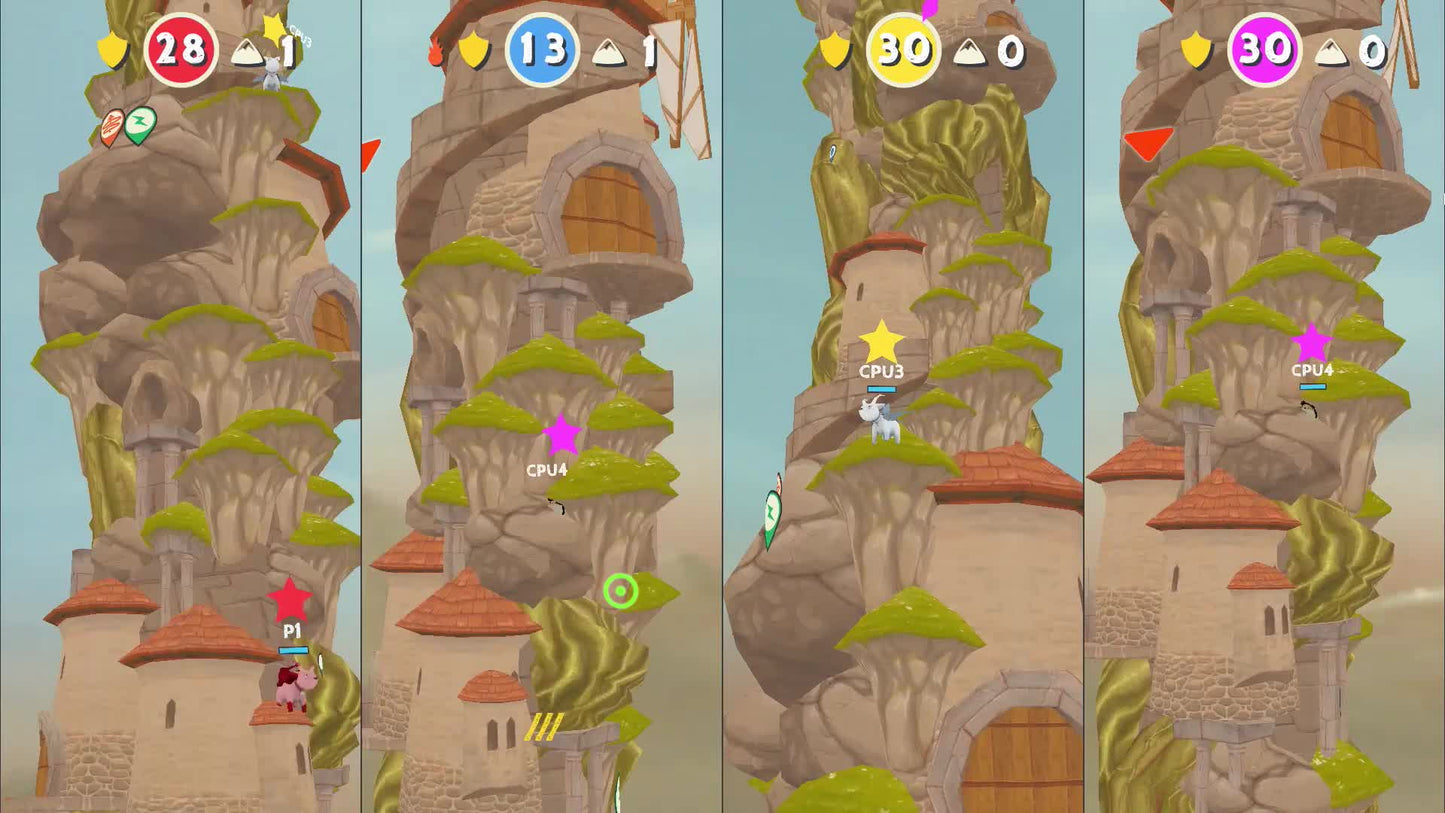Select the shield icon next to the blue 13 counter
The image size is (1445, 813).
pos(473,50)
